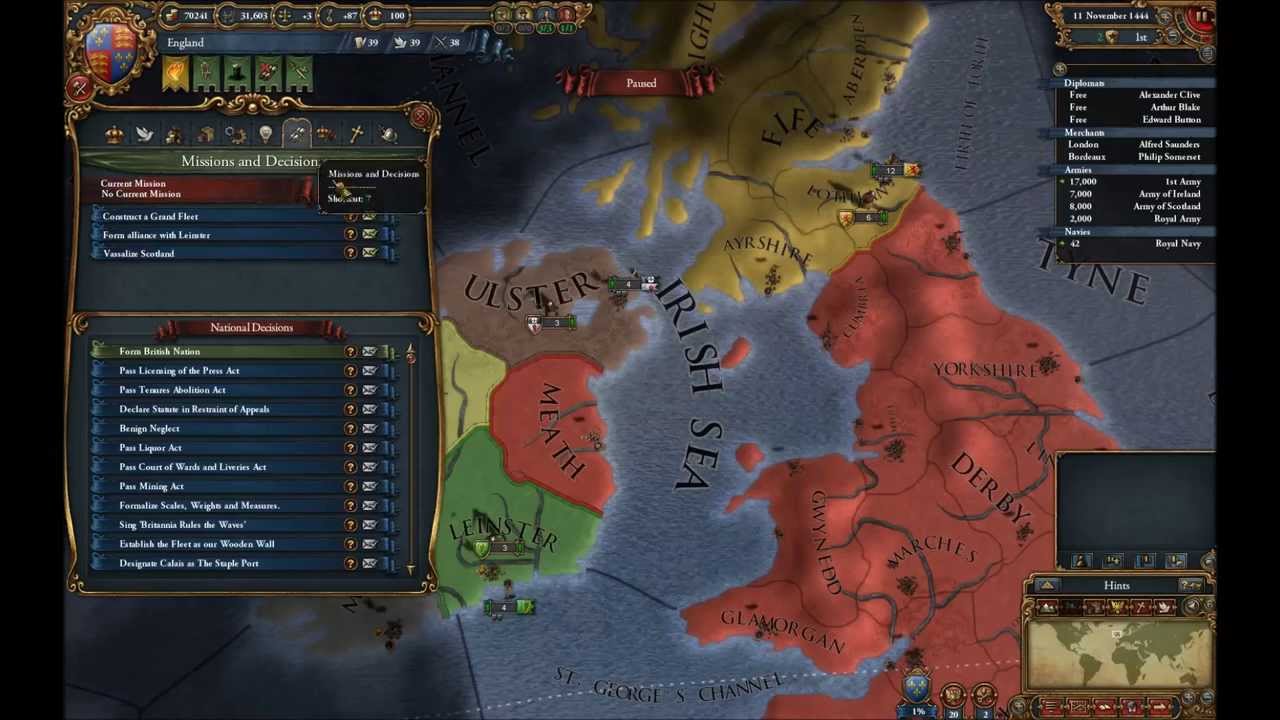Viewport: 1280px width, 720px height.
Task: Toggle message envelope for Construct a Grand Fleet
Action: [x=369, y=216]
